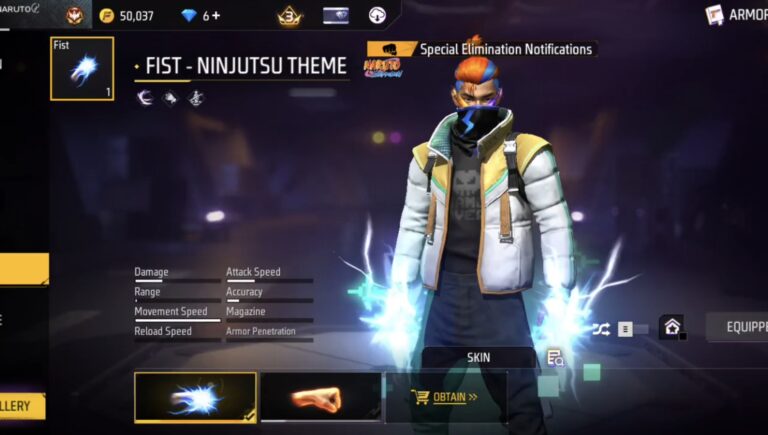Screen dimensions: 768x435
Task: Switch to the Skin tab
Action: point(478,357)
